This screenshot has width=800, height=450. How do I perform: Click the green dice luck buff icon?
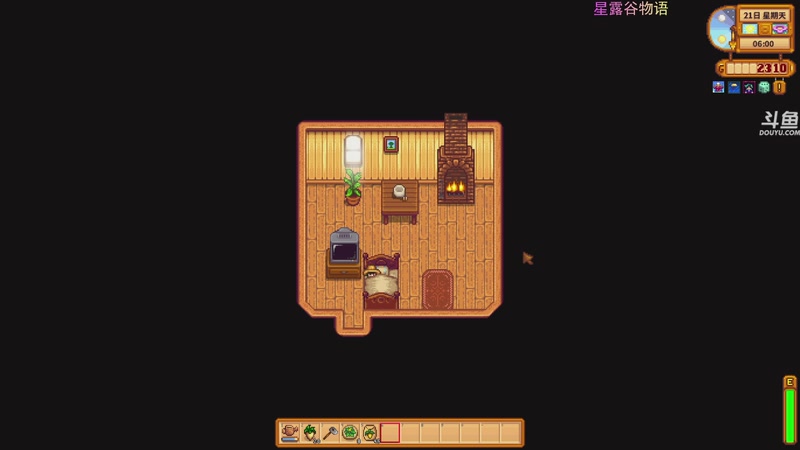point(764,88)
